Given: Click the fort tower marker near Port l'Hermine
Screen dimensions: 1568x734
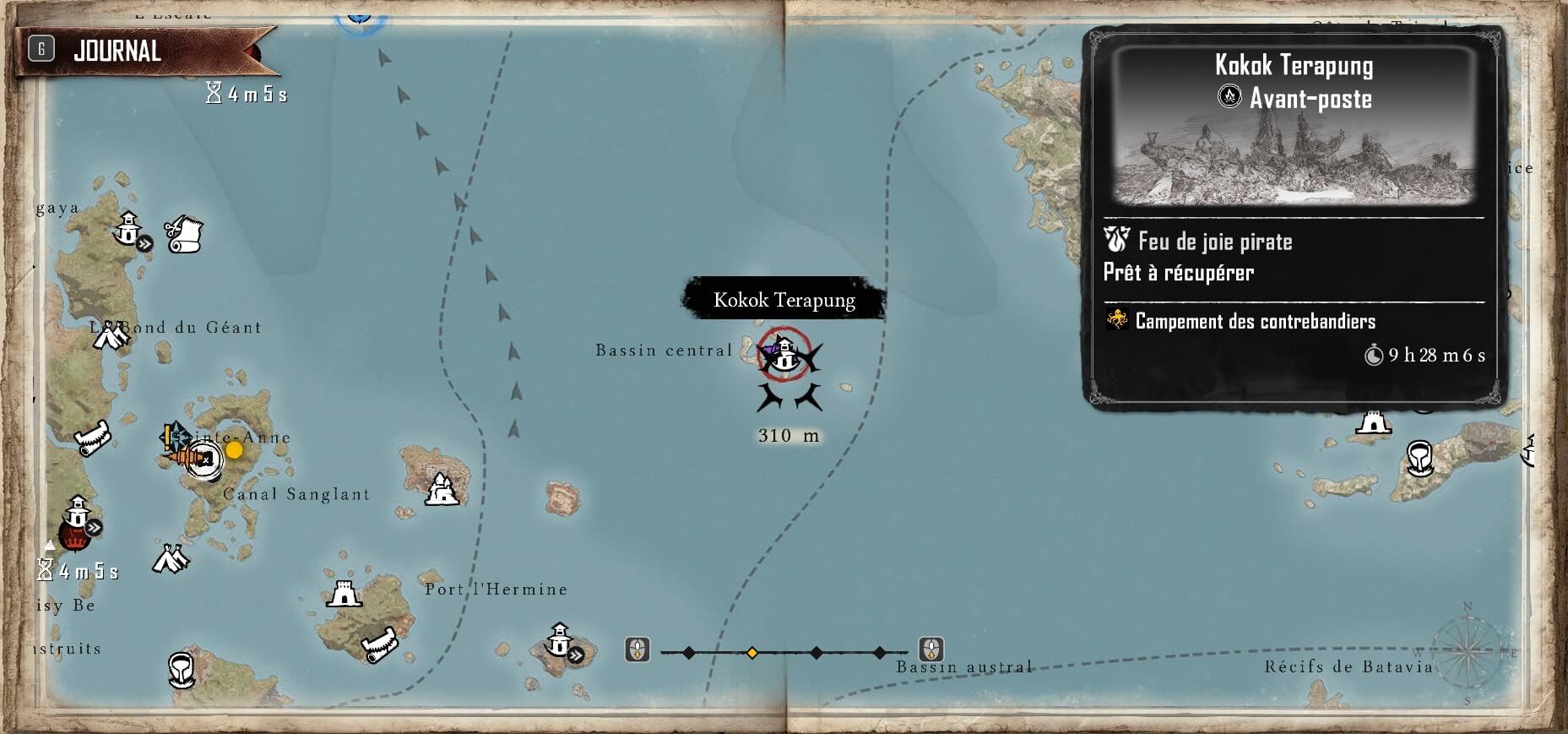Looking at the screenshot, I should tap(343, 595).
